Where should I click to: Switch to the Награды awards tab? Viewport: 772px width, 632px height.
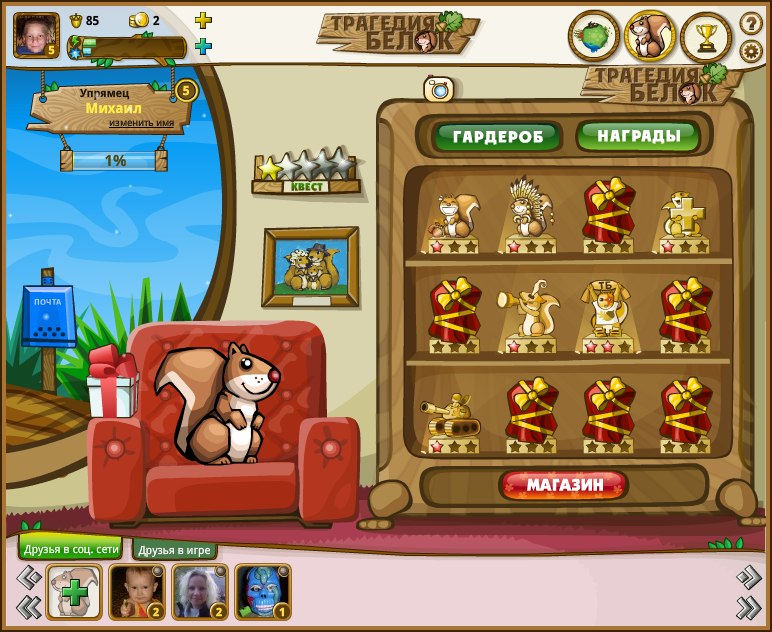pos(639,136)
